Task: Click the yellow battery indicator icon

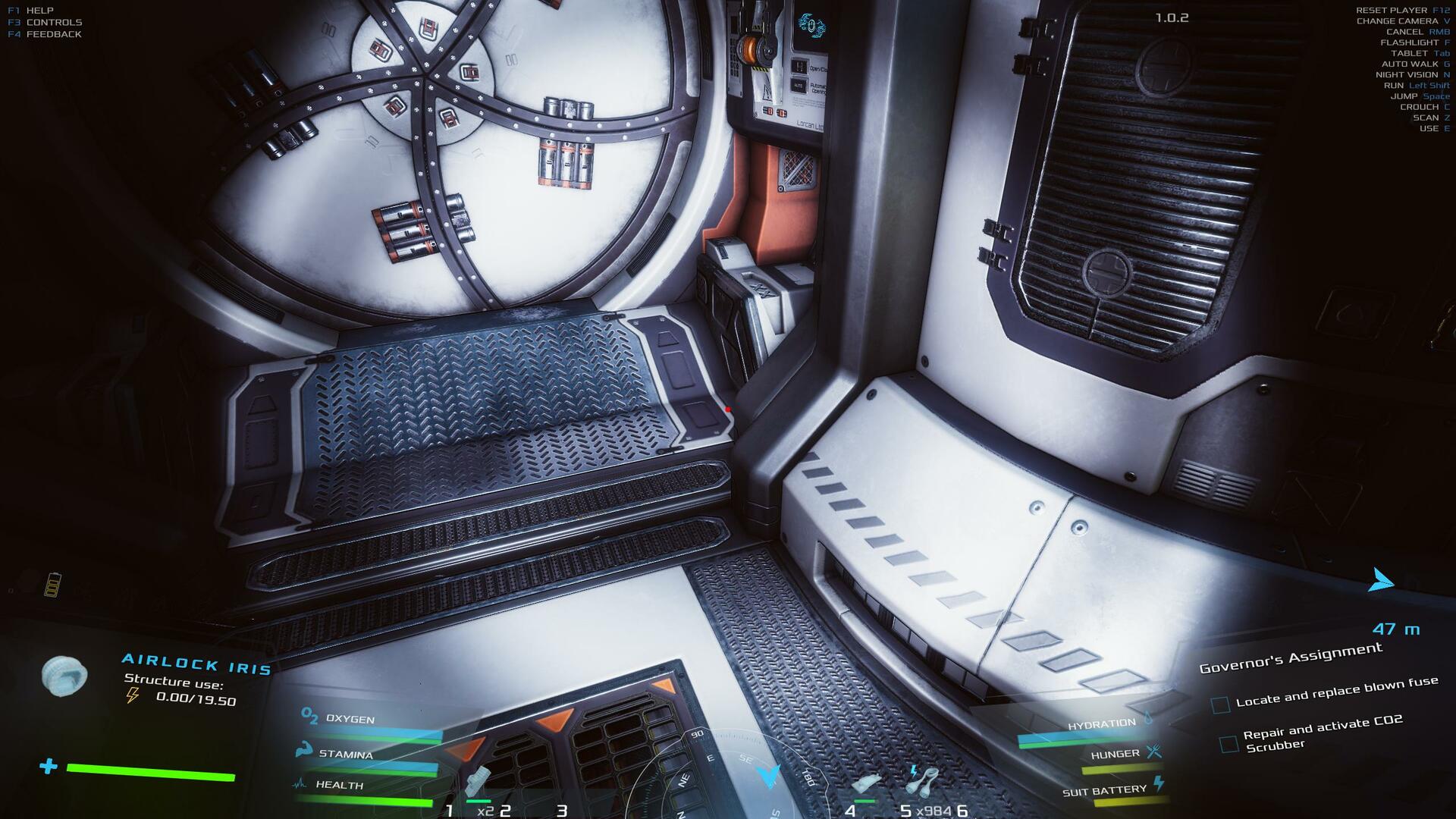Action: pos(53,585)
